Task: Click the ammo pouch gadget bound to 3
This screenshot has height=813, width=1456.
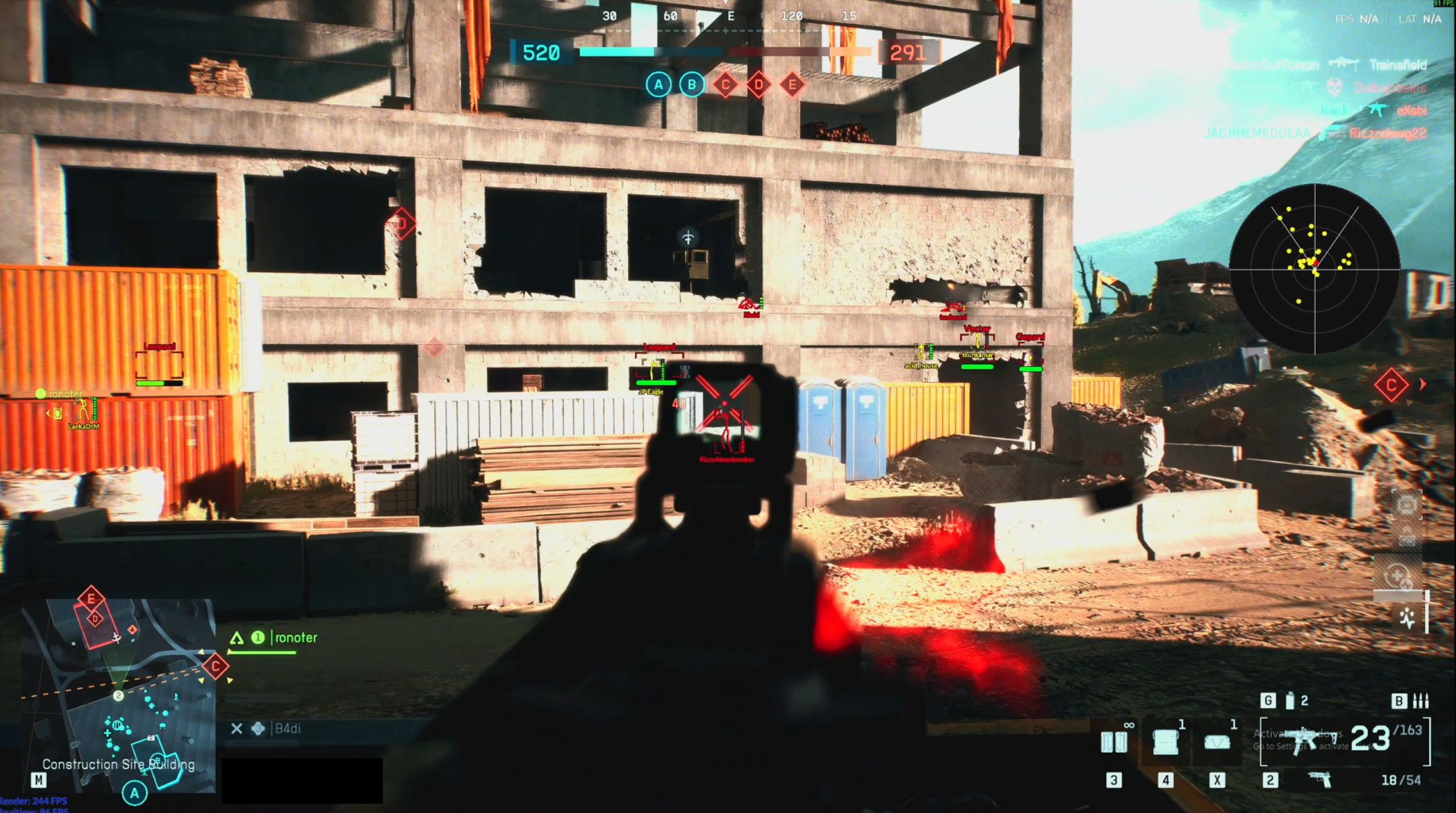Action: point(1113,742)
